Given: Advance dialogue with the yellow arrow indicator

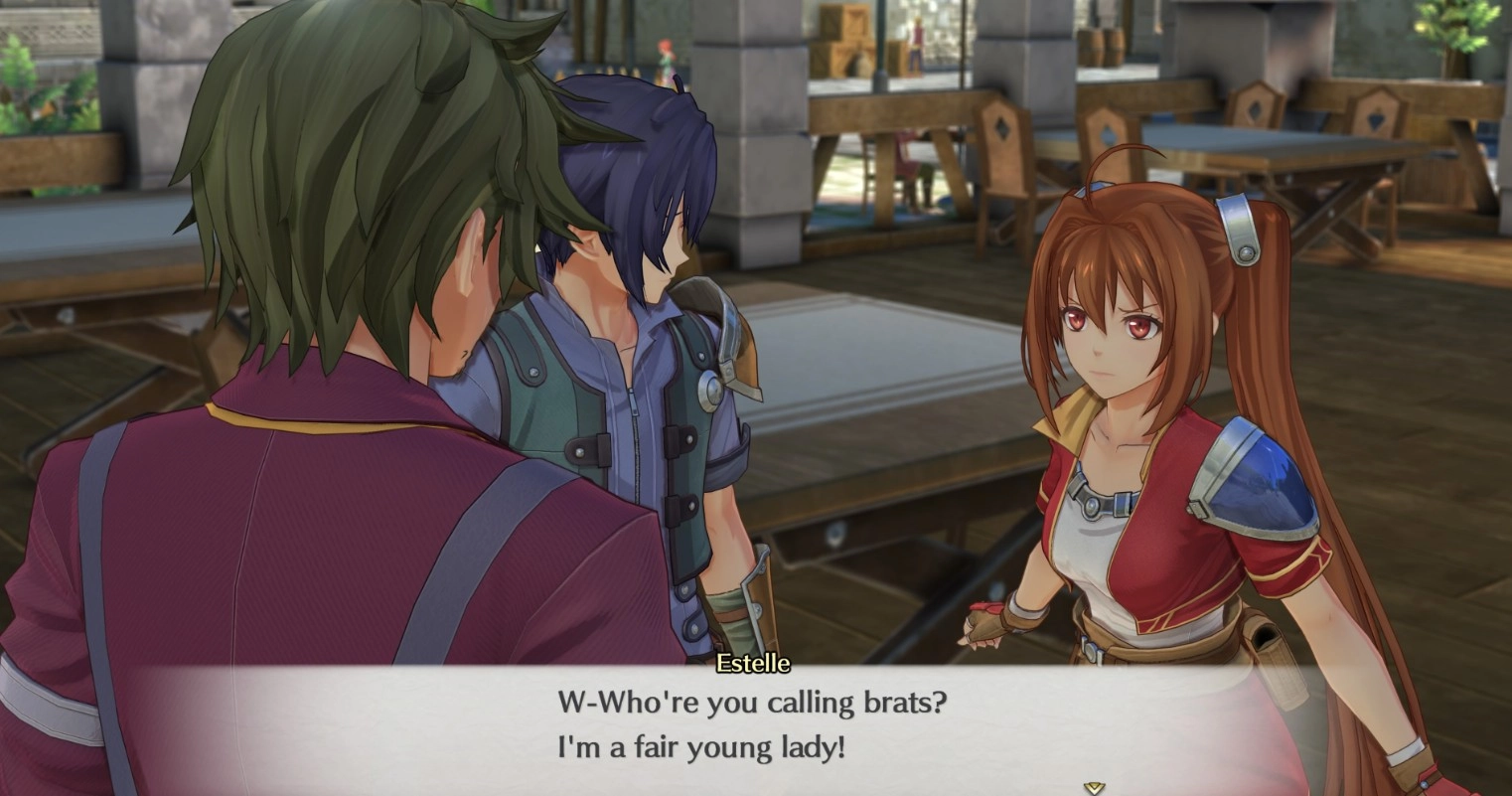Looking at the screenshot, I should [x=1094, y=787].
